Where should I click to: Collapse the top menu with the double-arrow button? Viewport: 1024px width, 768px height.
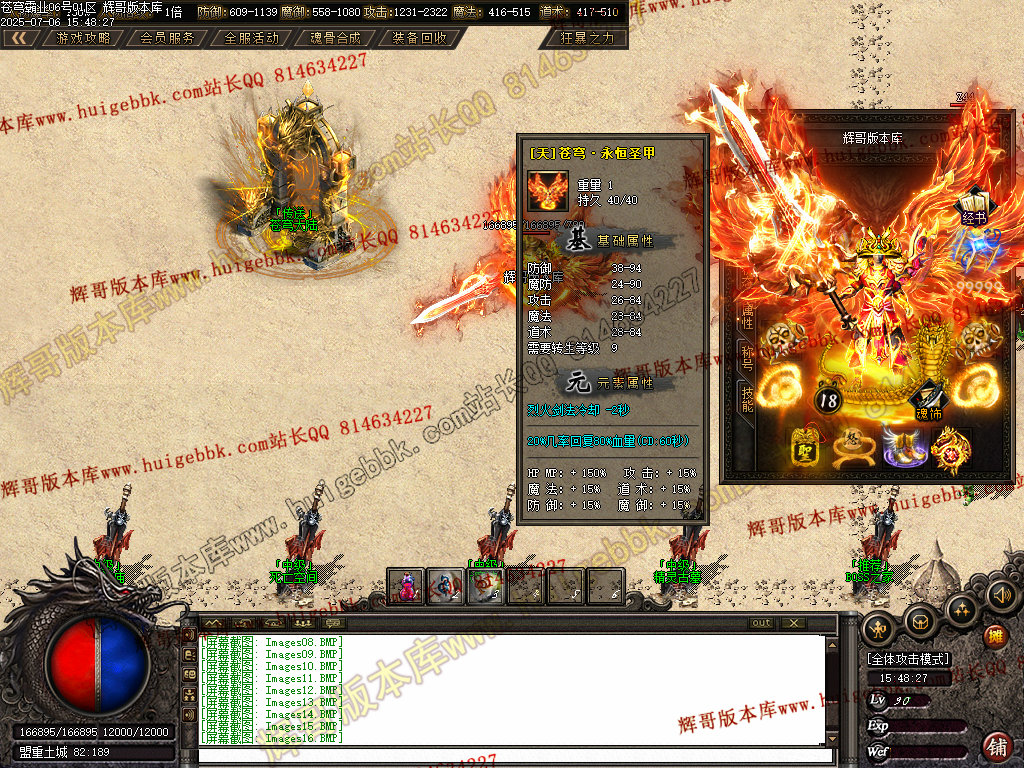[20, 38]
